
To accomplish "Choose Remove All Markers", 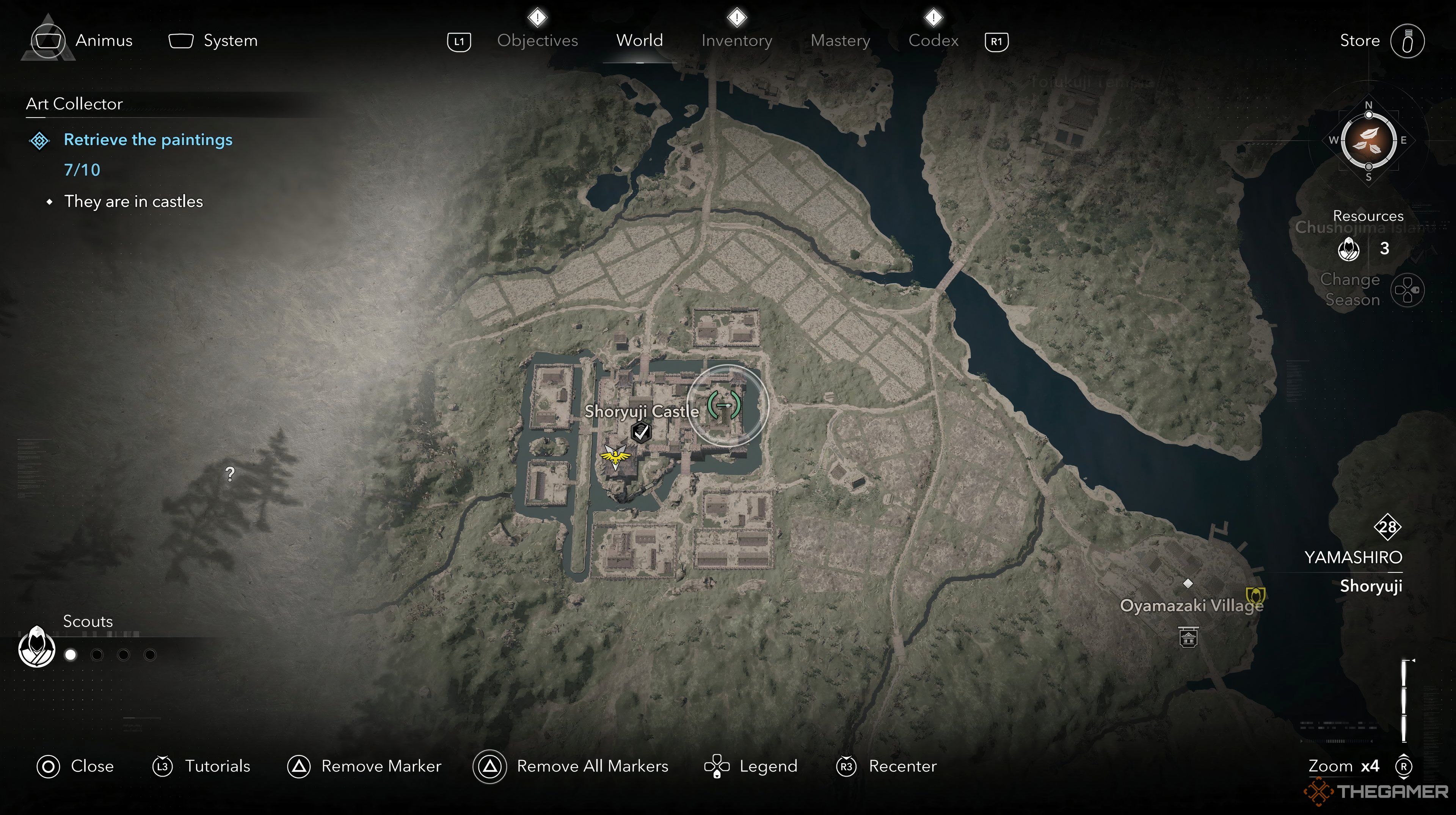I will [x=592, y=766].
